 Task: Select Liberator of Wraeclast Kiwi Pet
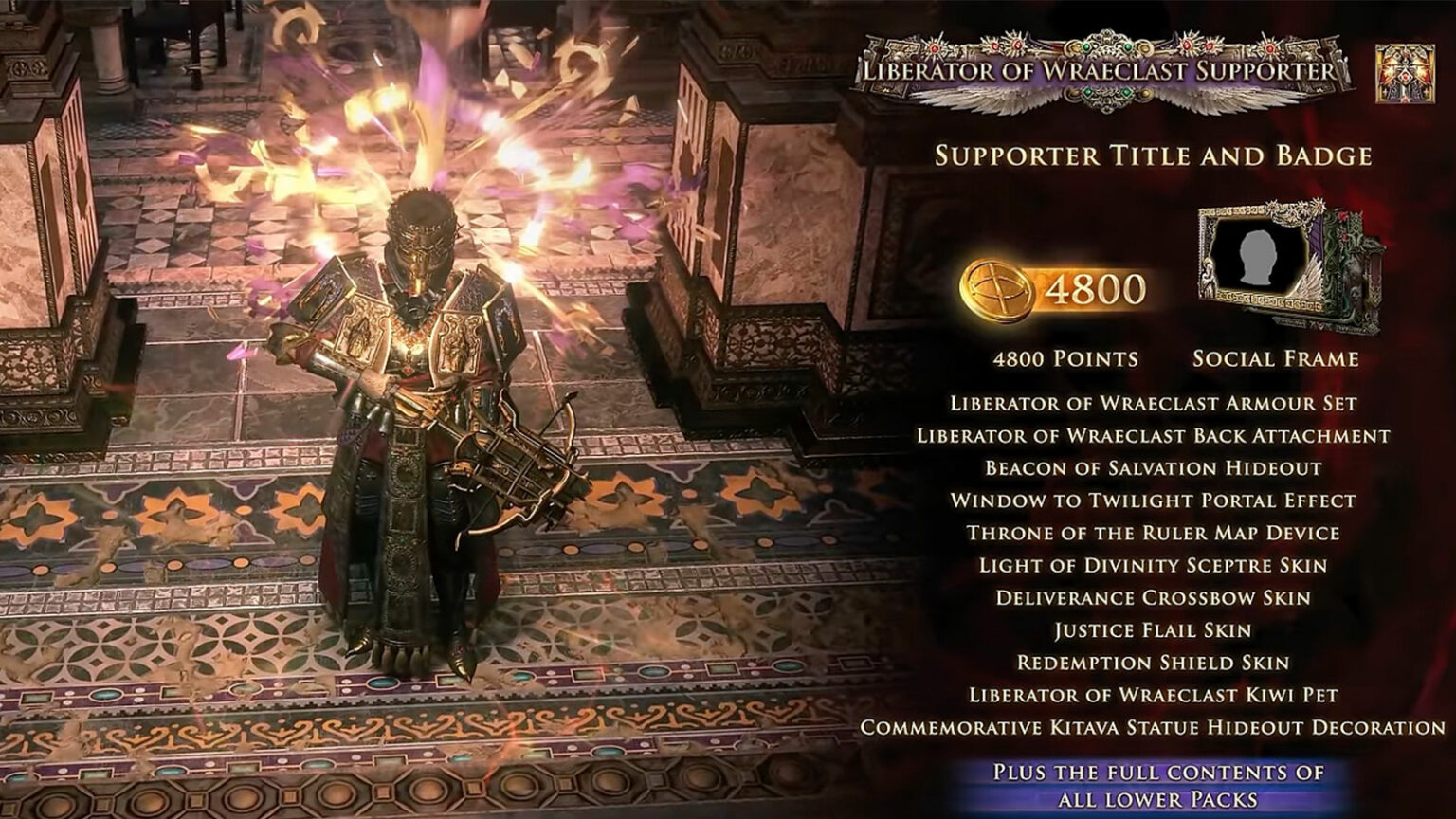click(x=1153, y=695)
